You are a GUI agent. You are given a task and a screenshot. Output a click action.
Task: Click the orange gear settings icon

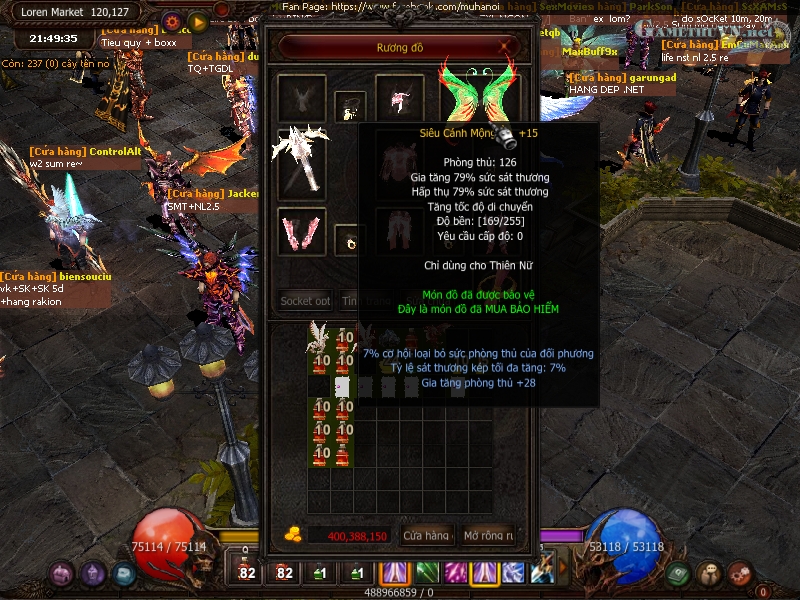point(171,21)
